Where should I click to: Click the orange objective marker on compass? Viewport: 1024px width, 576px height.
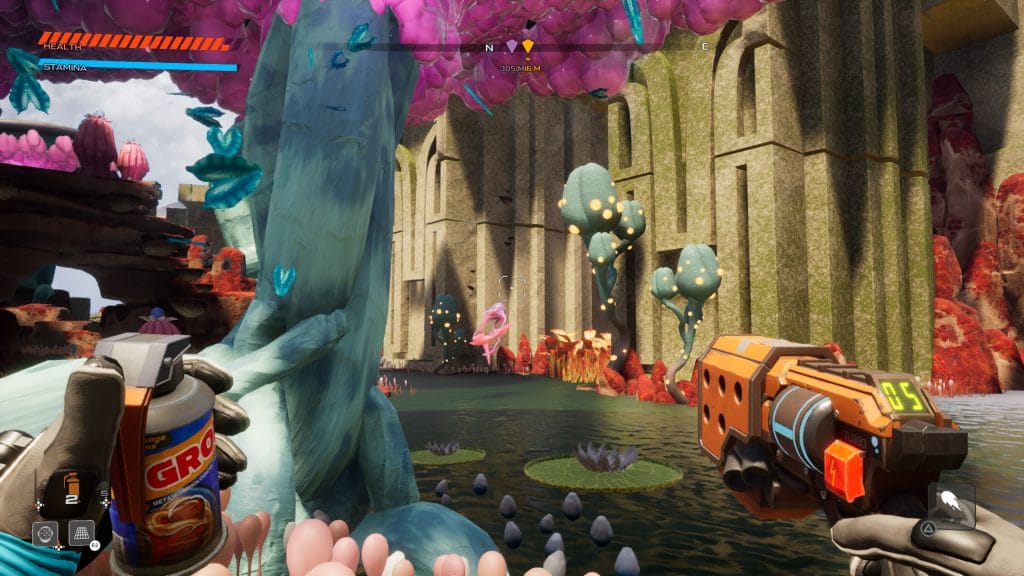tap(528, 46)
